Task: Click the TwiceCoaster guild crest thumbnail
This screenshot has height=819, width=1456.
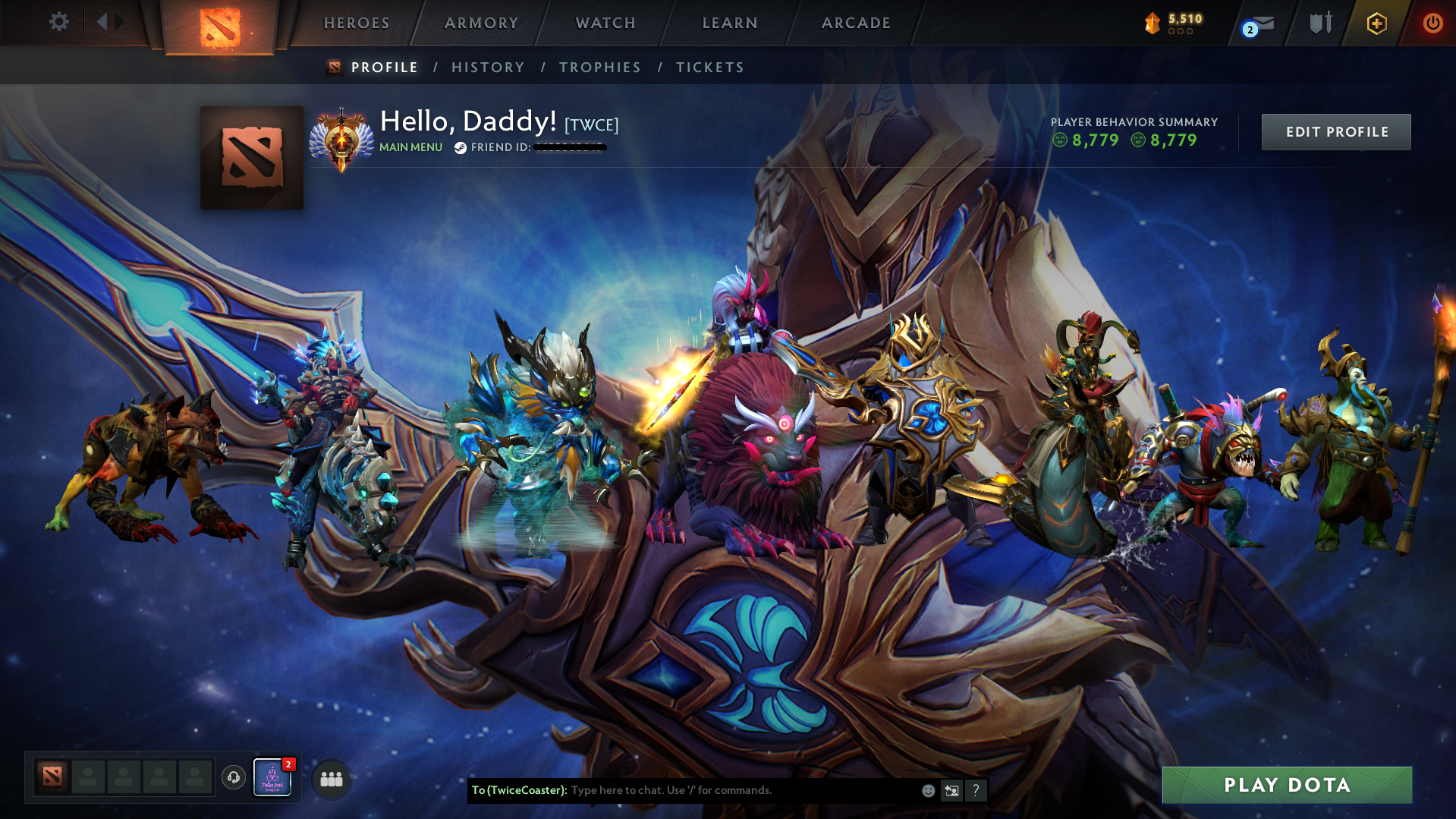Action: coord(272,777)
